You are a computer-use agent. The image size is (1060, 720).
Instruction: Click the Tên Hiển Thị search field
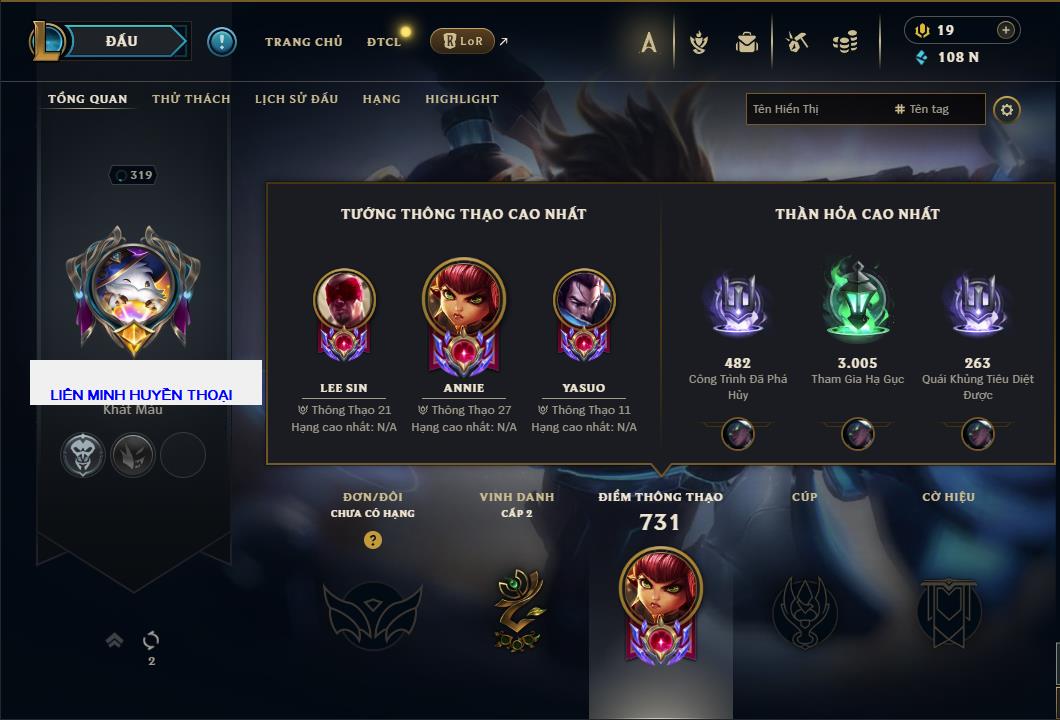[x=815, y=109]
